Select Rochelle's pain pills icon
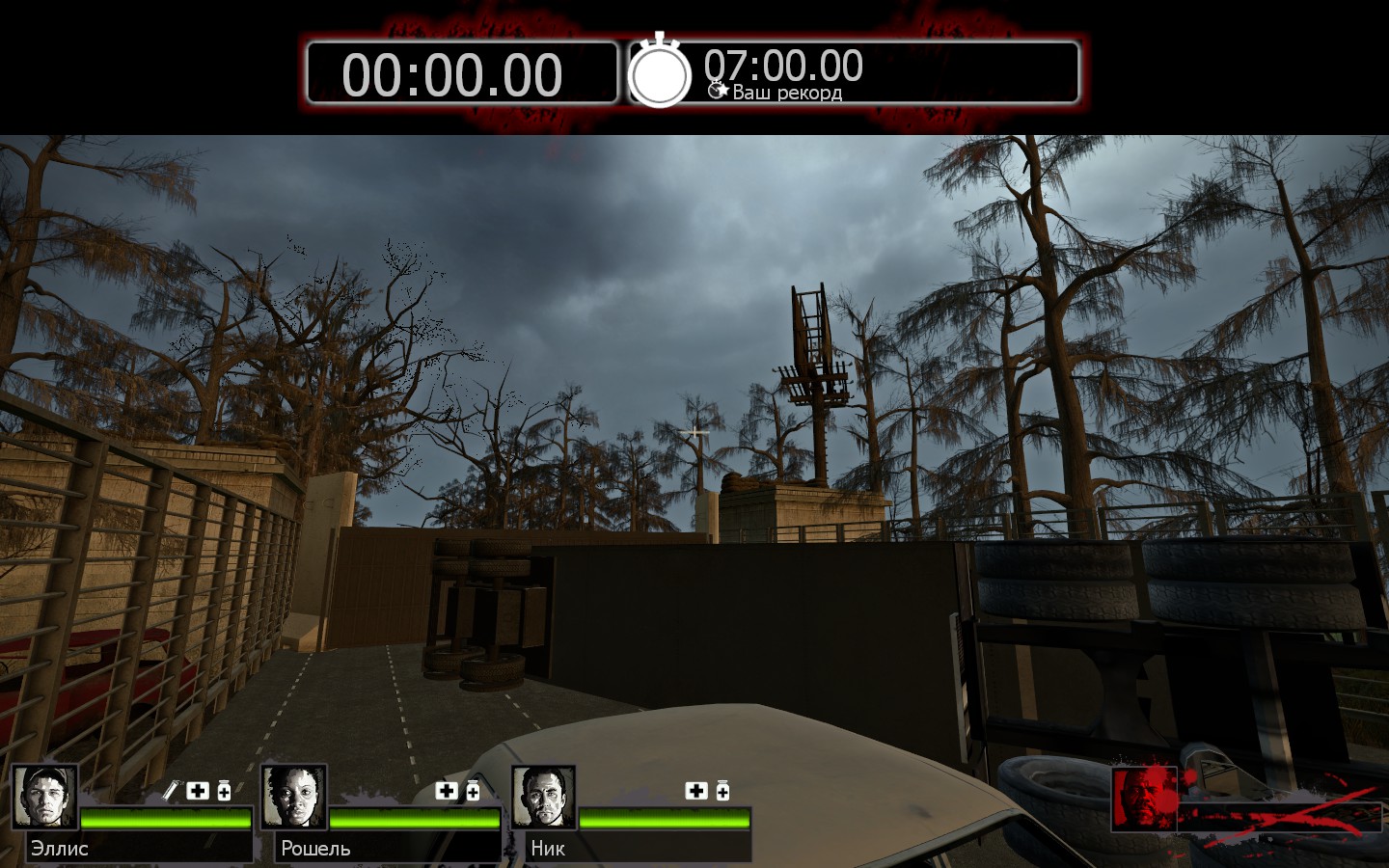 click(473, 791)
